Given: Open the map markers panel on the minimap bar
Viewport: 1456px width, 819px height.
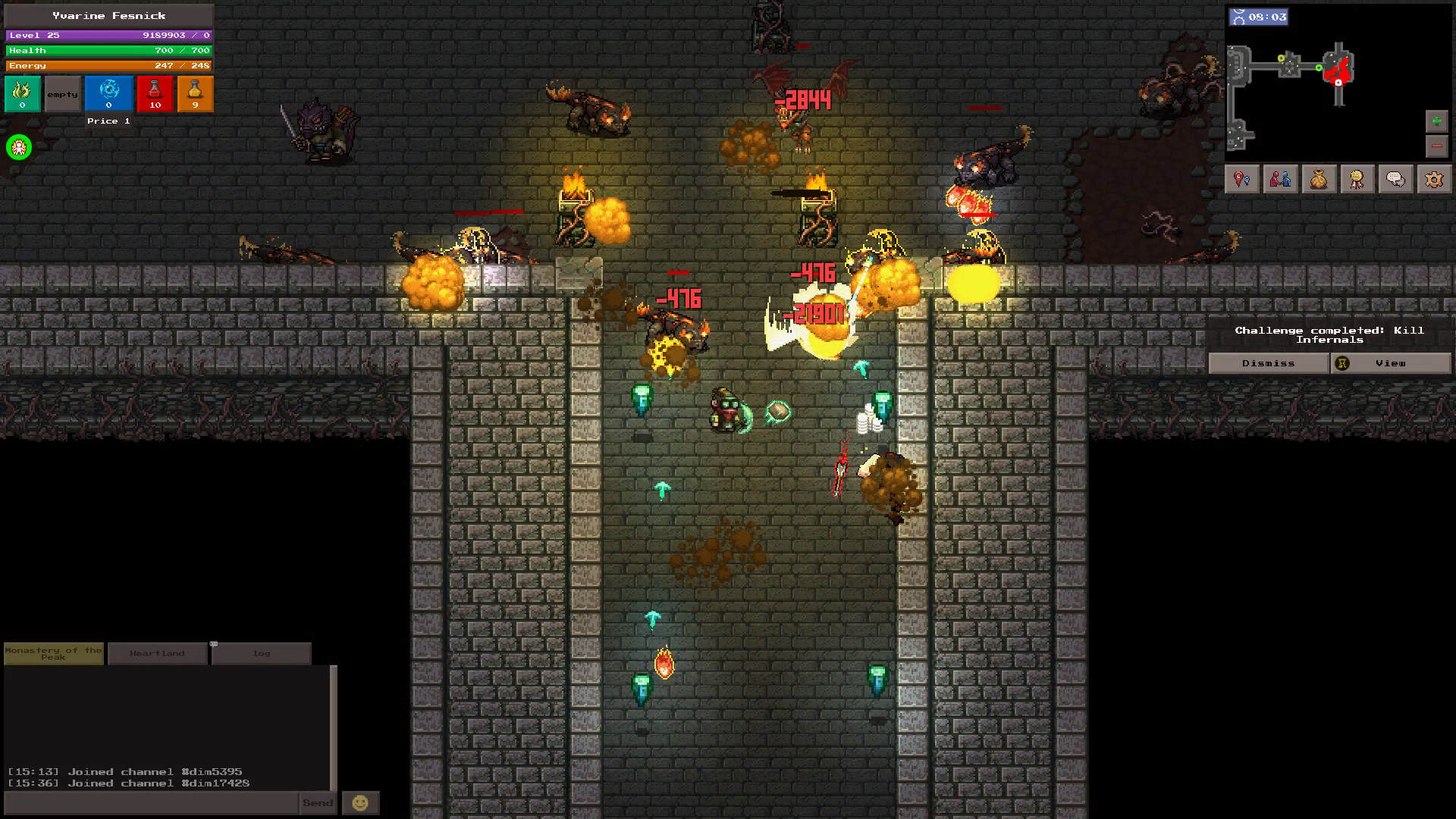Looking at the screenshot, I should click(x=1241, y=180).
